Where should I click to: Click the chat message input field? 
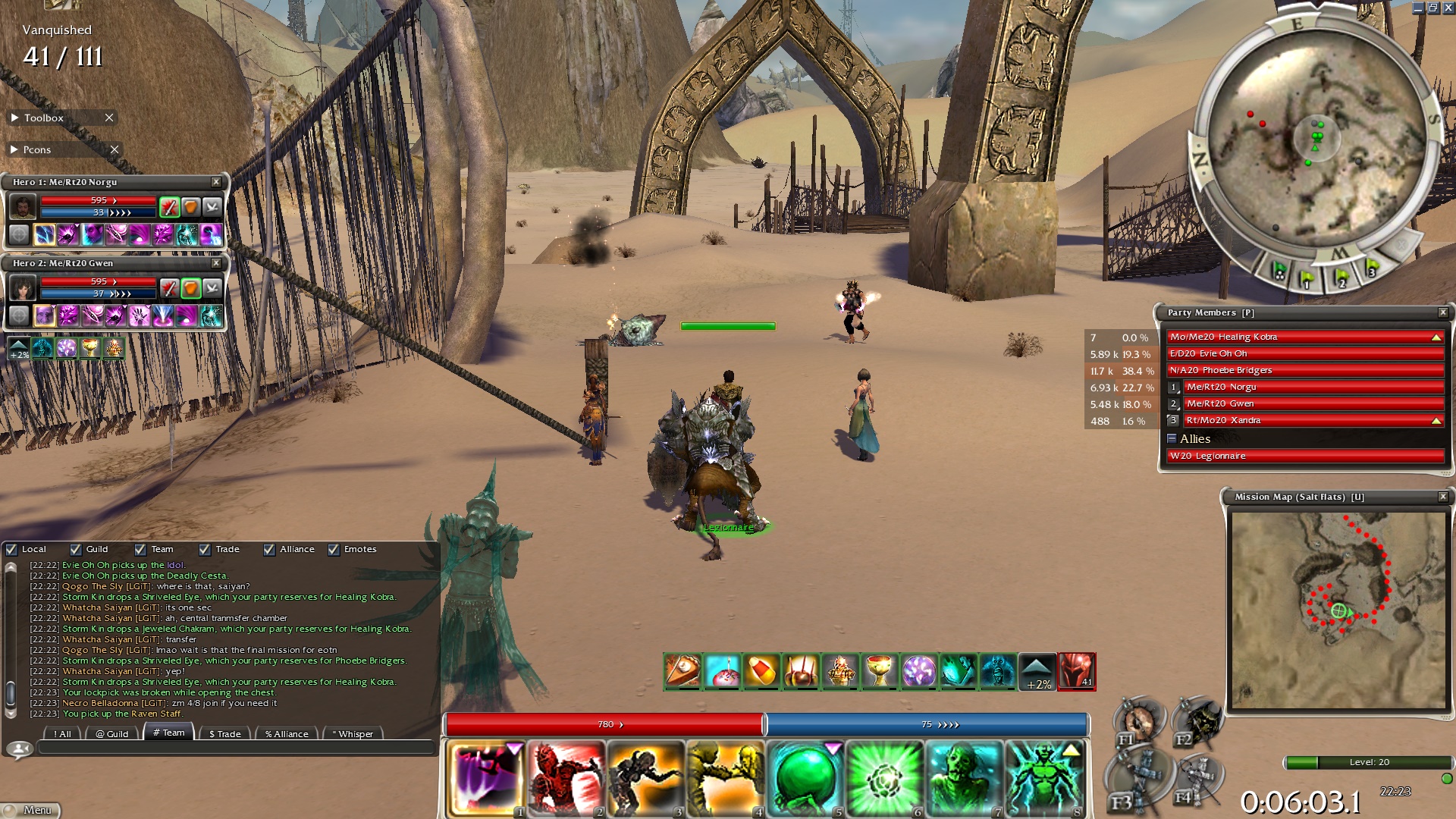tap(235, 748)
